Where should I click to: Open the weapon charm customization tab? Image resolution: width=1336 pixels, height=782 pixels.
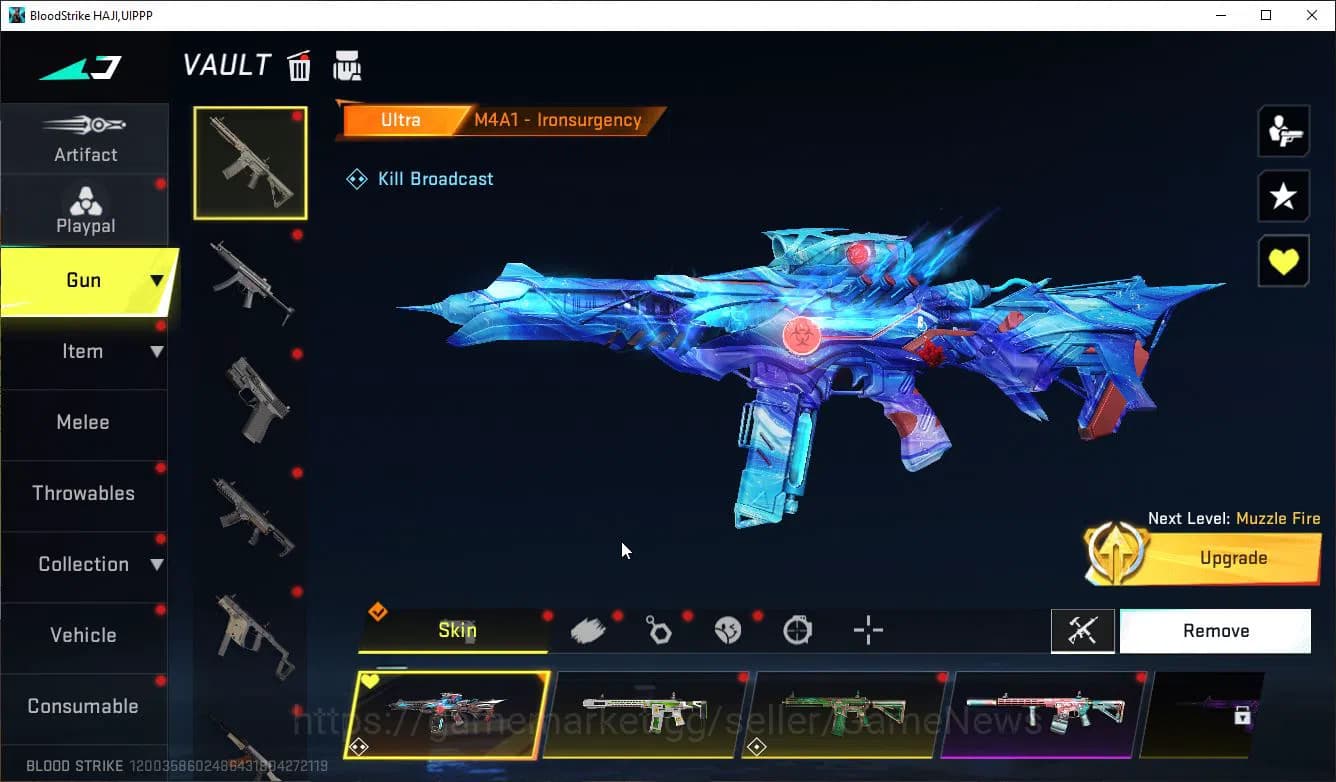point(658,630)
